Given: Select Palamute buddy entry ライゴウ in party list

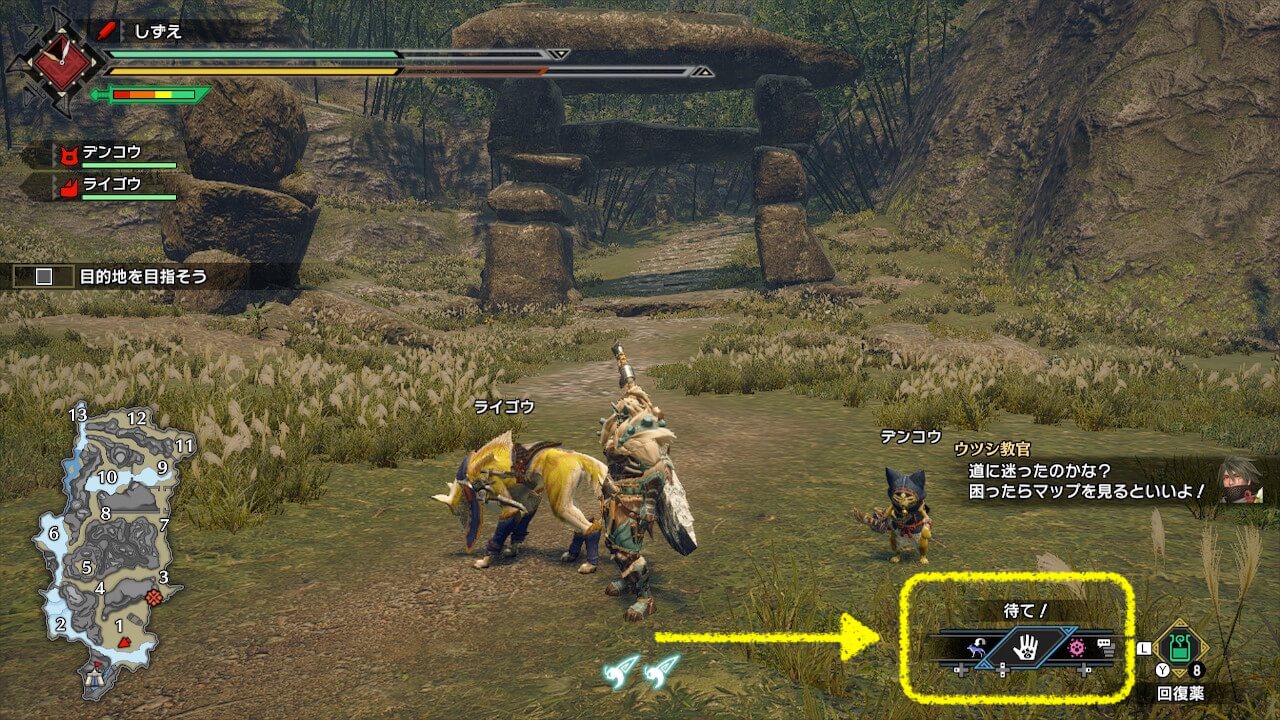Looking at the screenshot, I should click(x=112, y=185).
